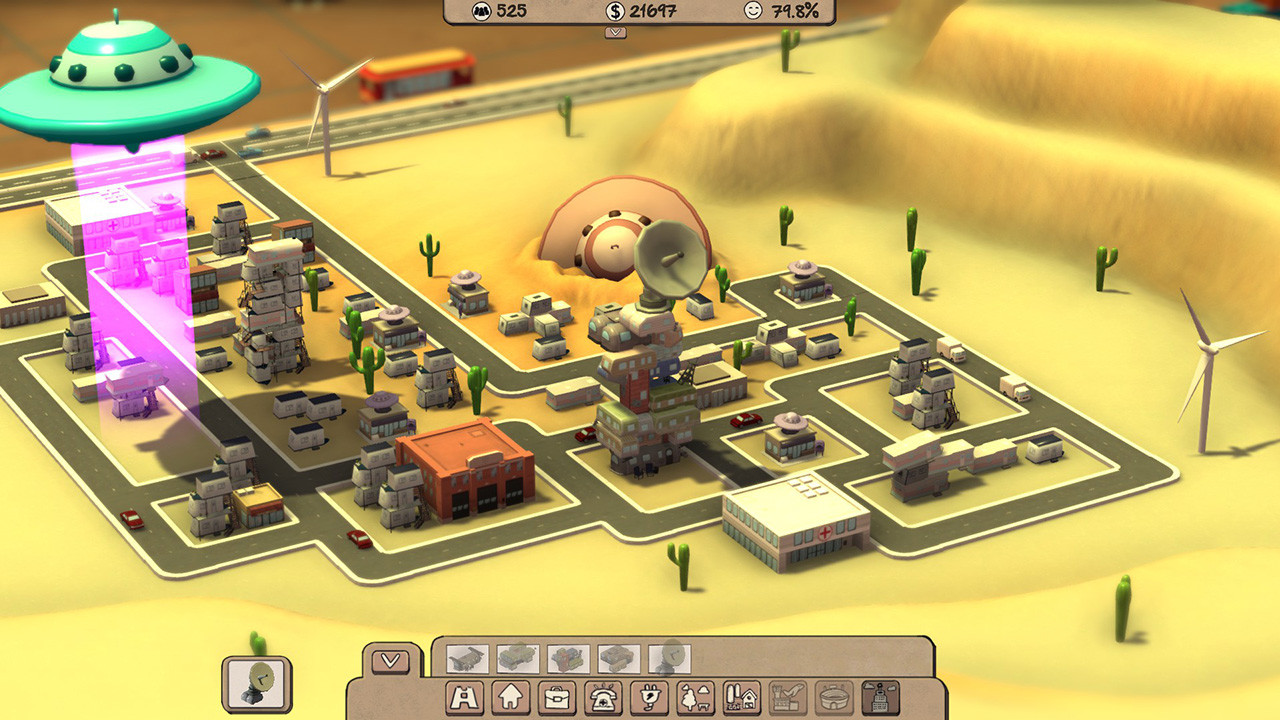The height and width of the screenshot is (720, 1280).
Task: Select the first building thumbnail in the row
Action: [x=467, y=657]
